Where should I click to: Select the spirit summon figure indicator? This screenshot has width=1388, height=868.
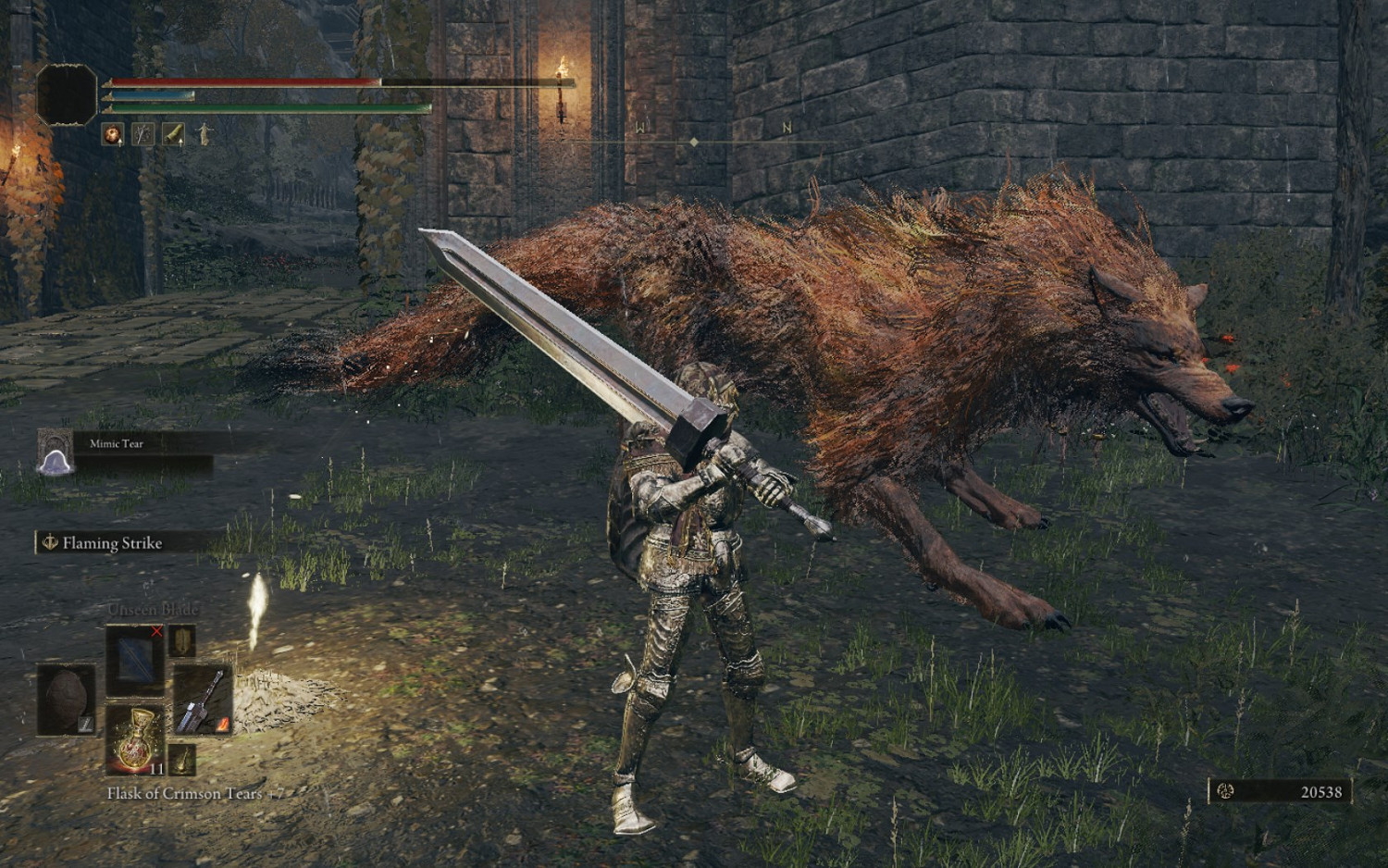click(x=203, y=134)
